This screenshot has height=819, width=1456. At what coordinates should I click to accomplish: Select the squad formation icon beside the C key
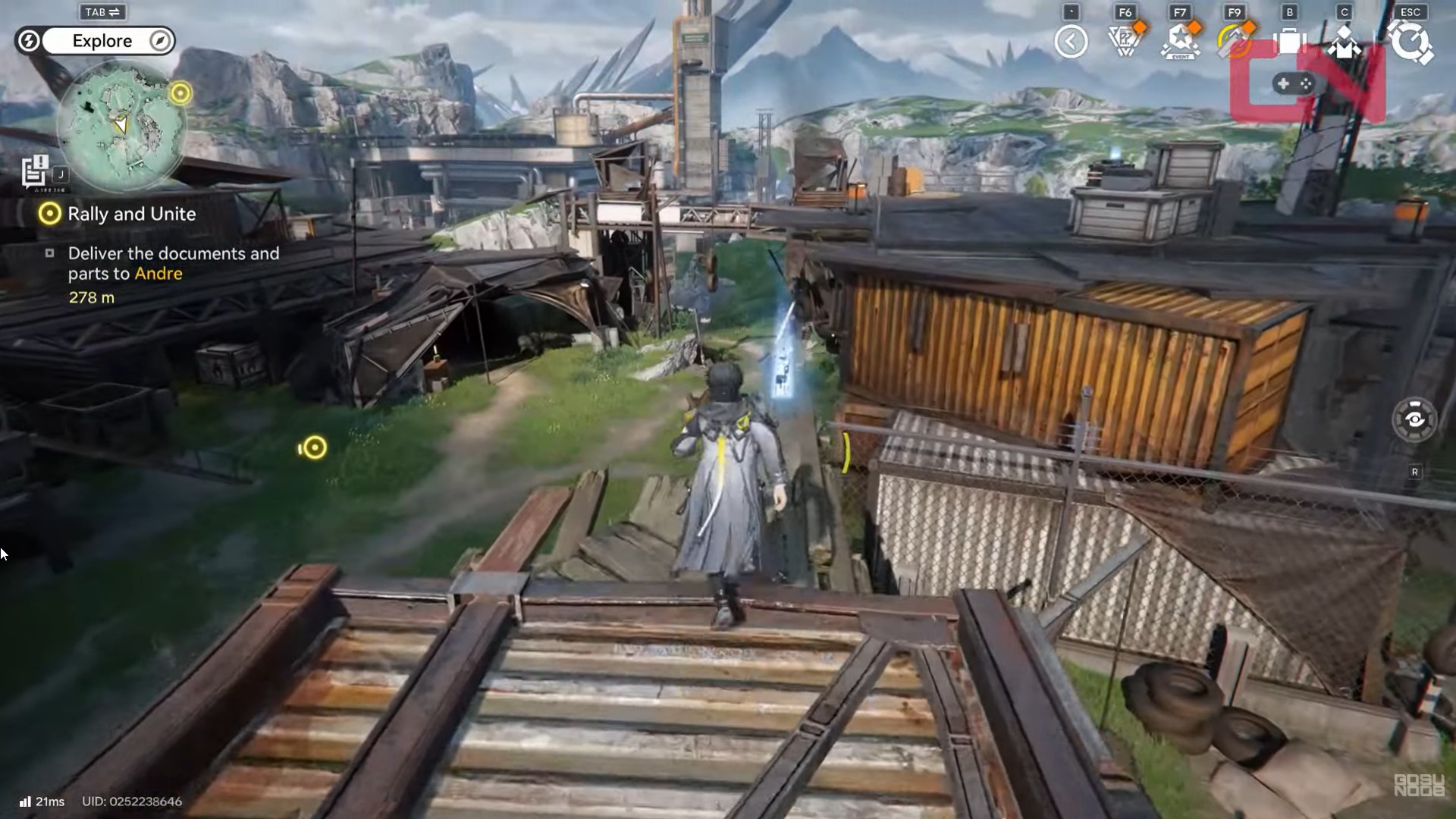point(1346,42)
